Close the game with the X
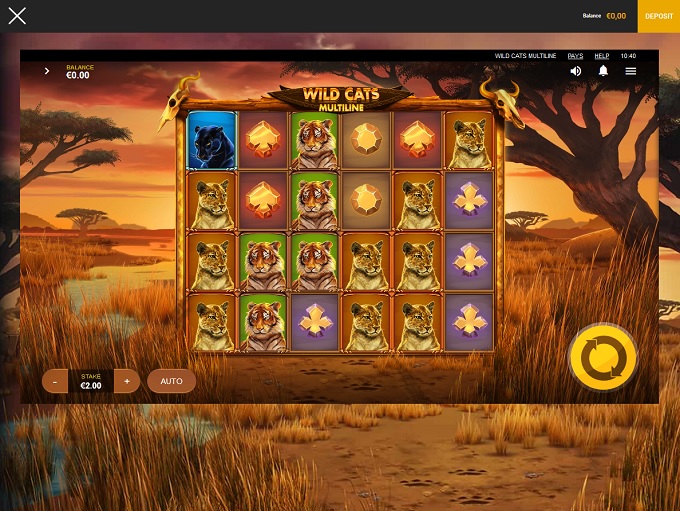 17,16
